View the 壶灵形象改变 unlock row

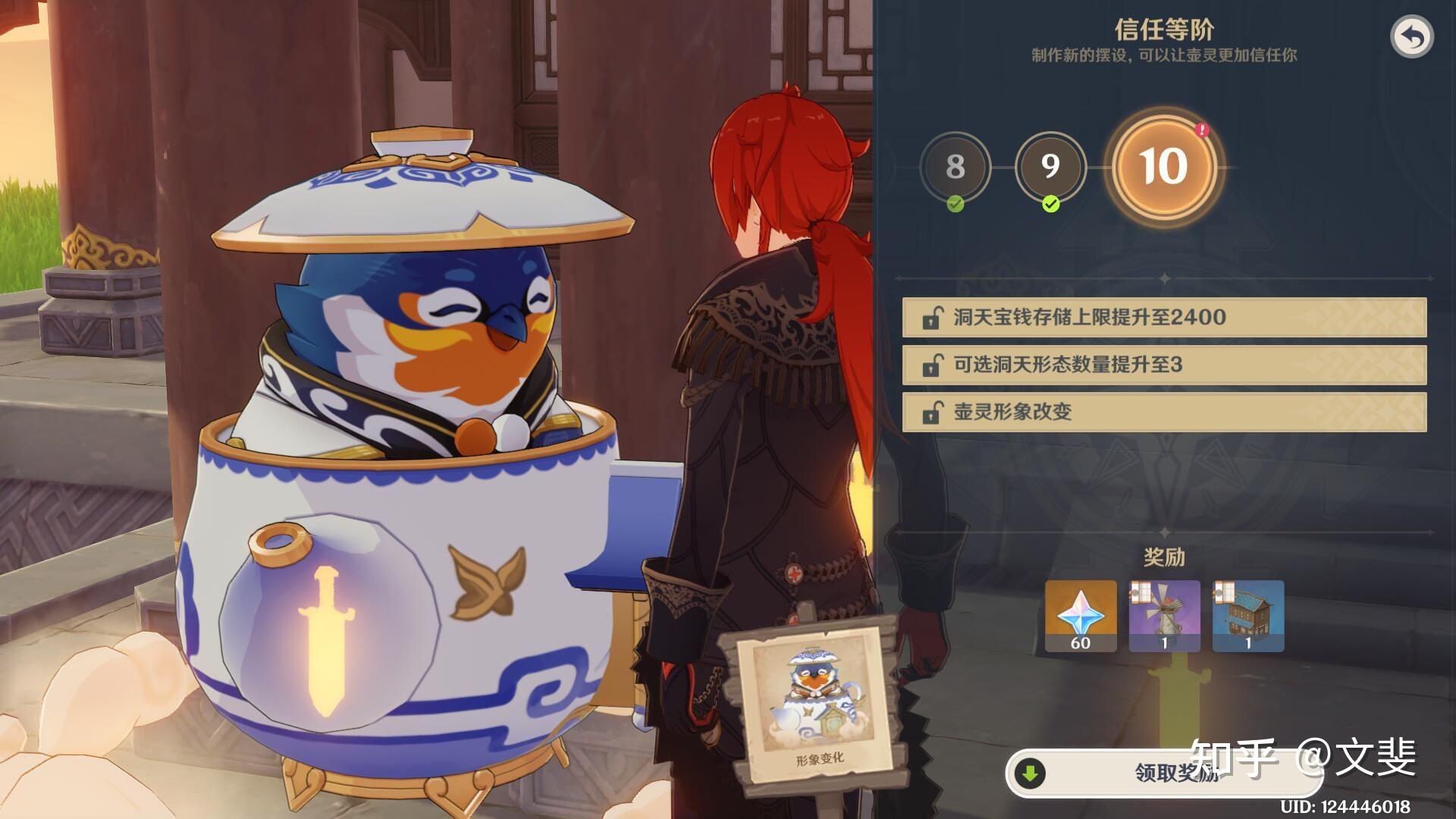tap(1164, 412)
